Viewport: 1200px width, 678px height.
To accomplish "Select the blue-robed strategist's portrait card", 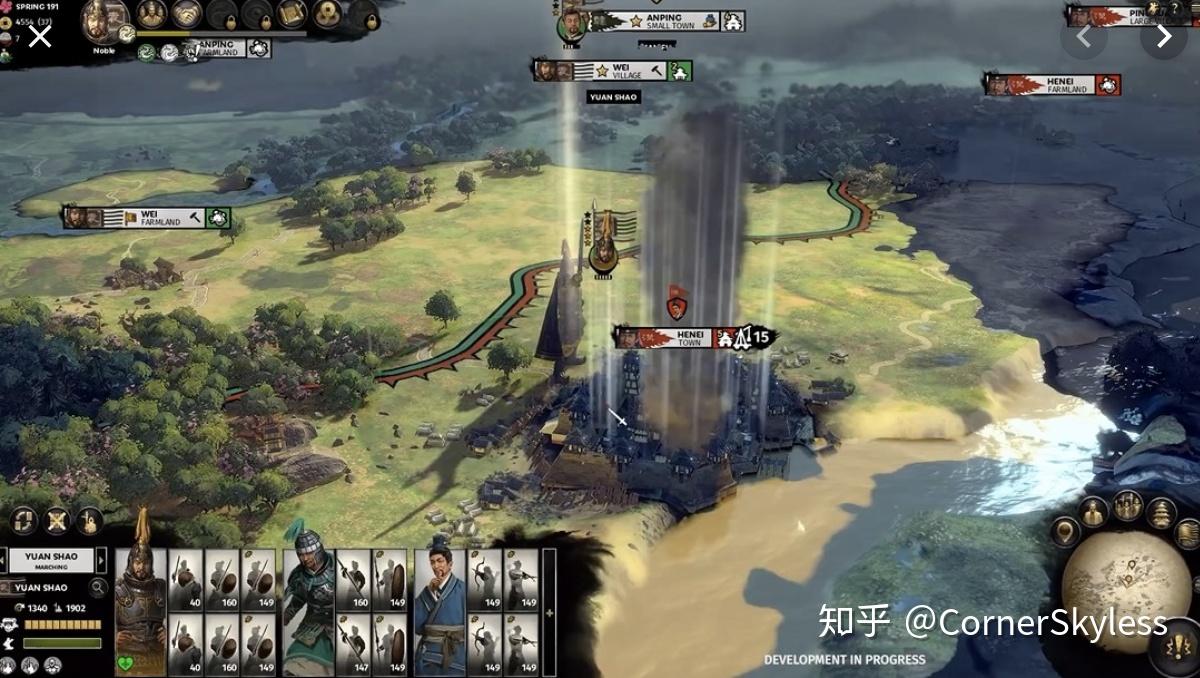I will (440, 611).
